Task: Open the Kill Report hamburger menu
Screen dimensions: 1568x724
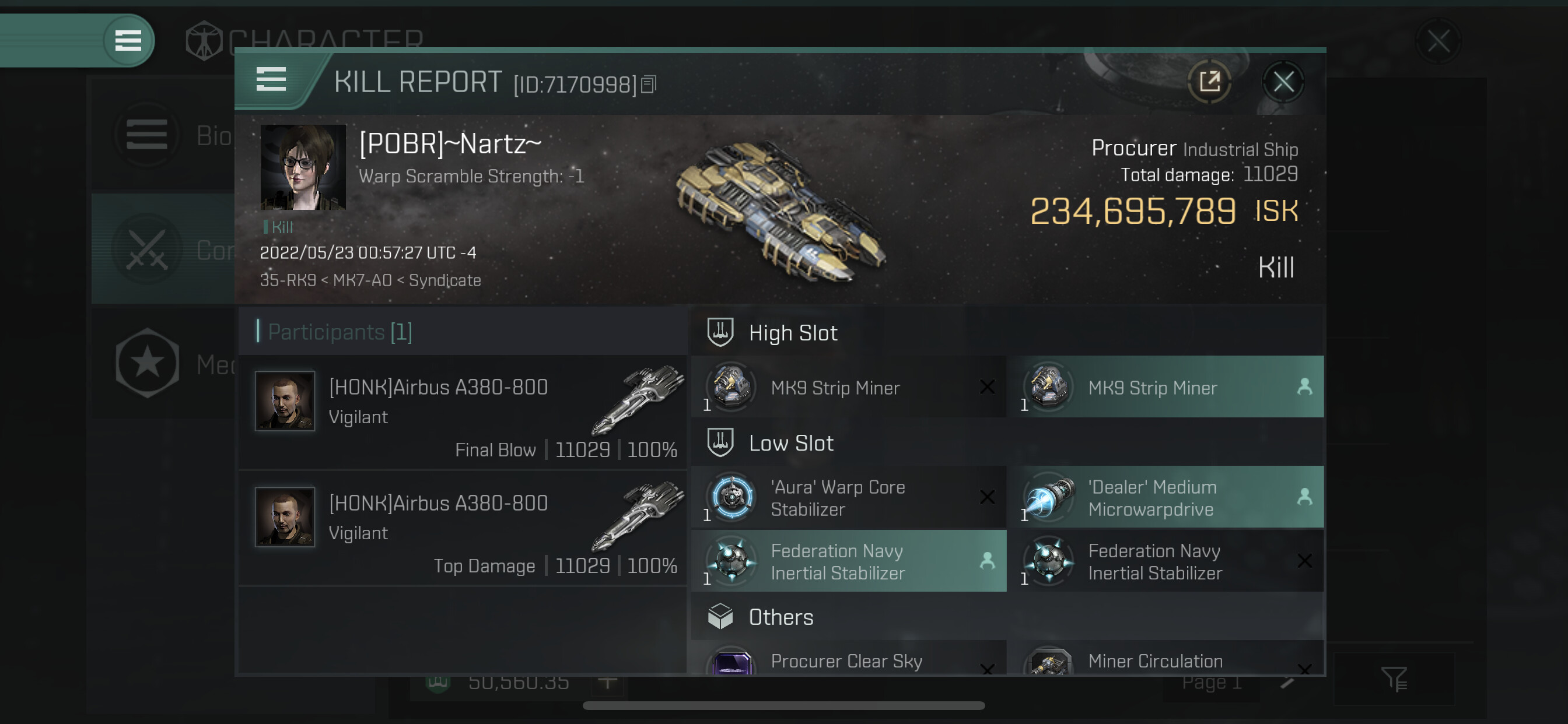Action: (271, 79)
